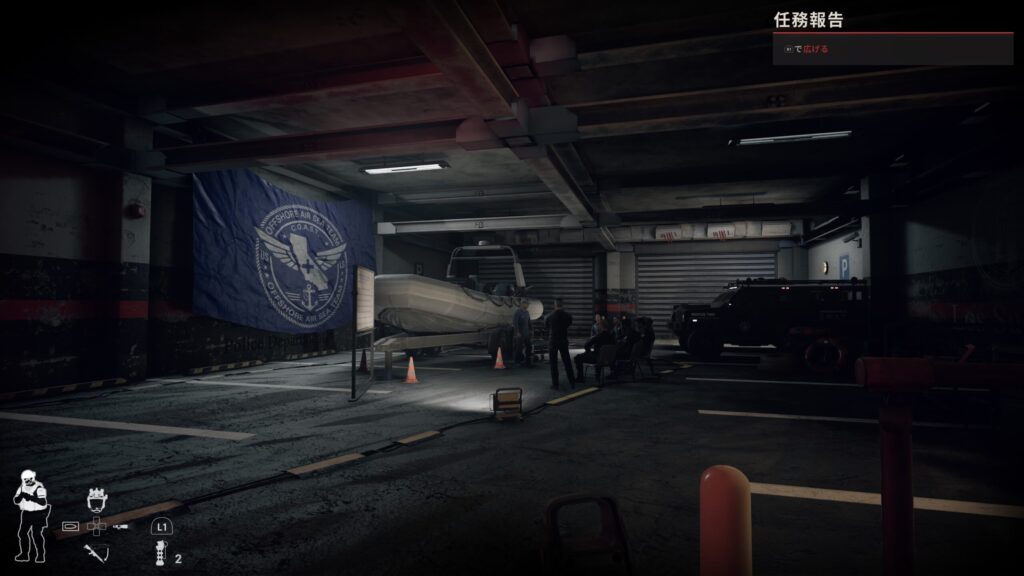Click the officer body status silhouette
Image resolution: width=1024 pixels, height=576 pixels.
(29, 516)
